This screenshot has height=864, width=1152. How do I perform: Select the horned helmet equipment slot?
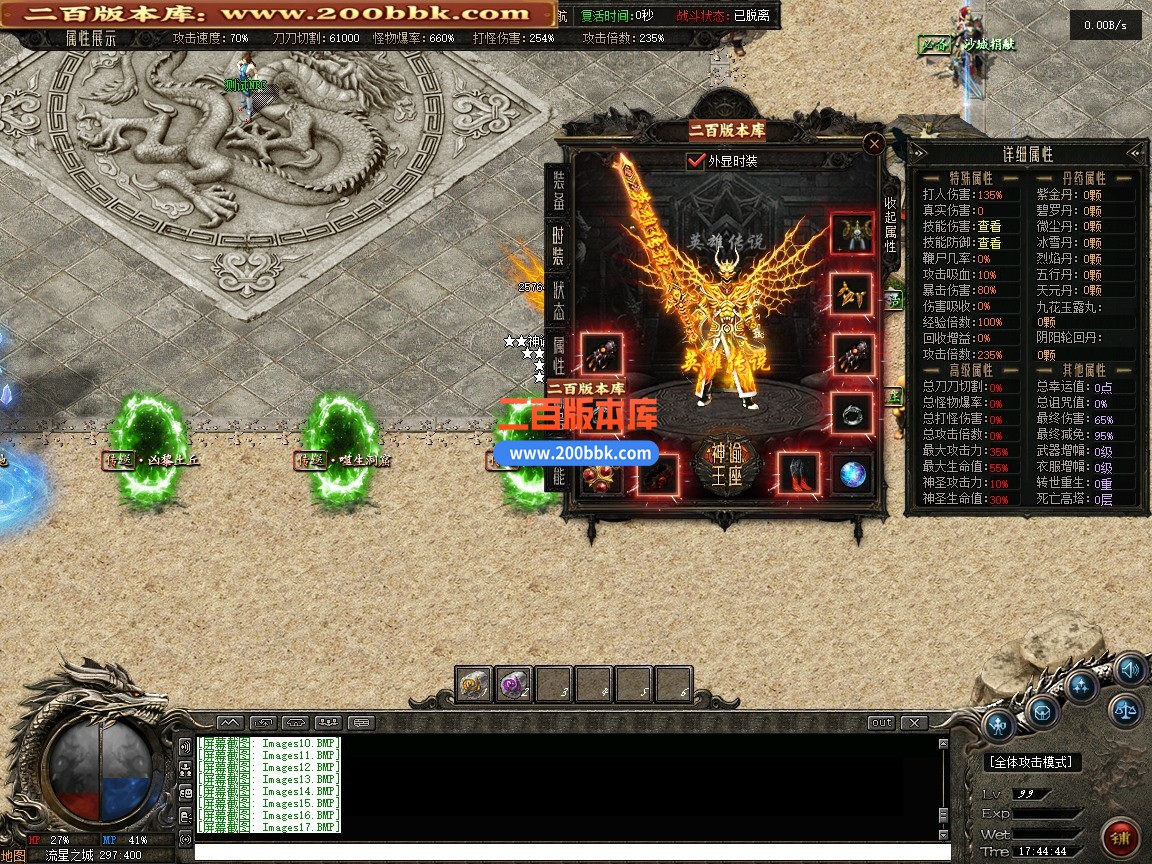(x=852, y=233)
